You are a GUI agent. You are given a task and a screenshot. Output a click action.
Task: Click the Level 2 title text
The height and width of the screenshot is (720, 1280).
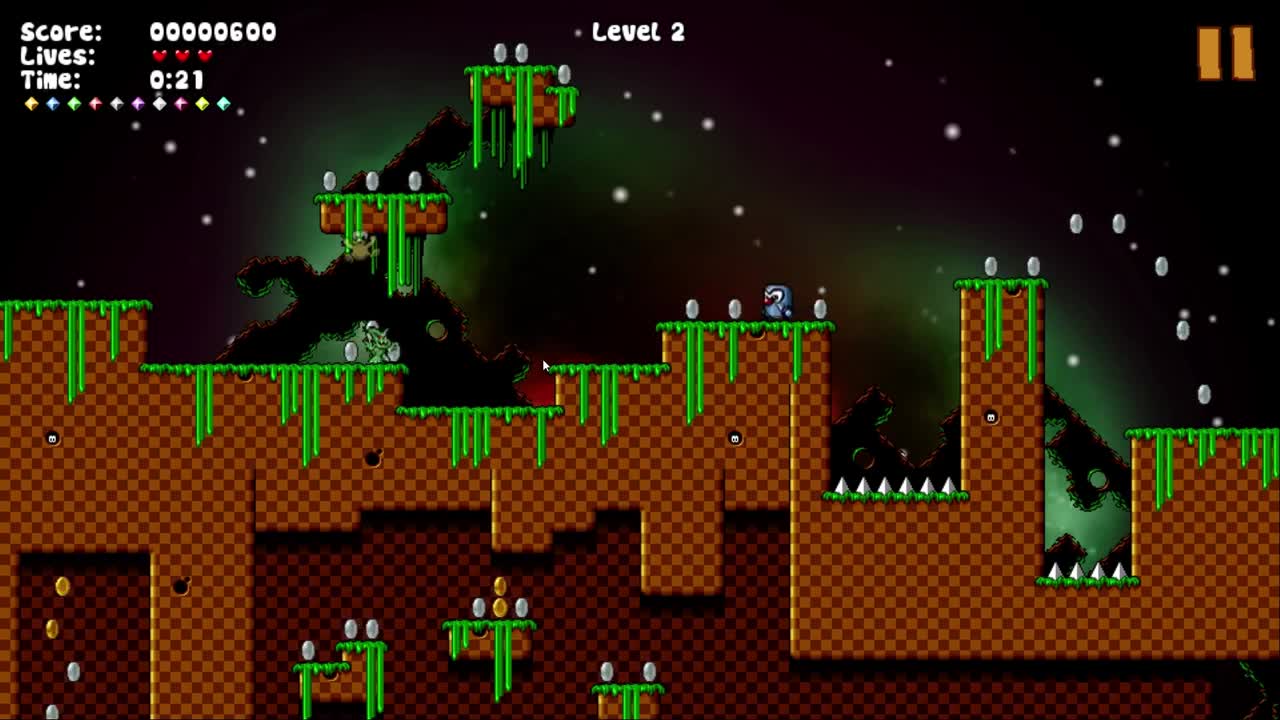pos(637,33)
